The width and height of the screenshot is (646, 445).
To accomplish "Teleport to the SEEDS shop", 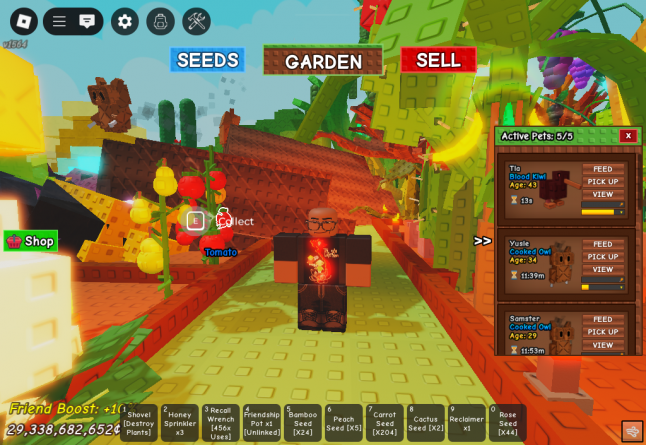I will [x=207, y=60].
